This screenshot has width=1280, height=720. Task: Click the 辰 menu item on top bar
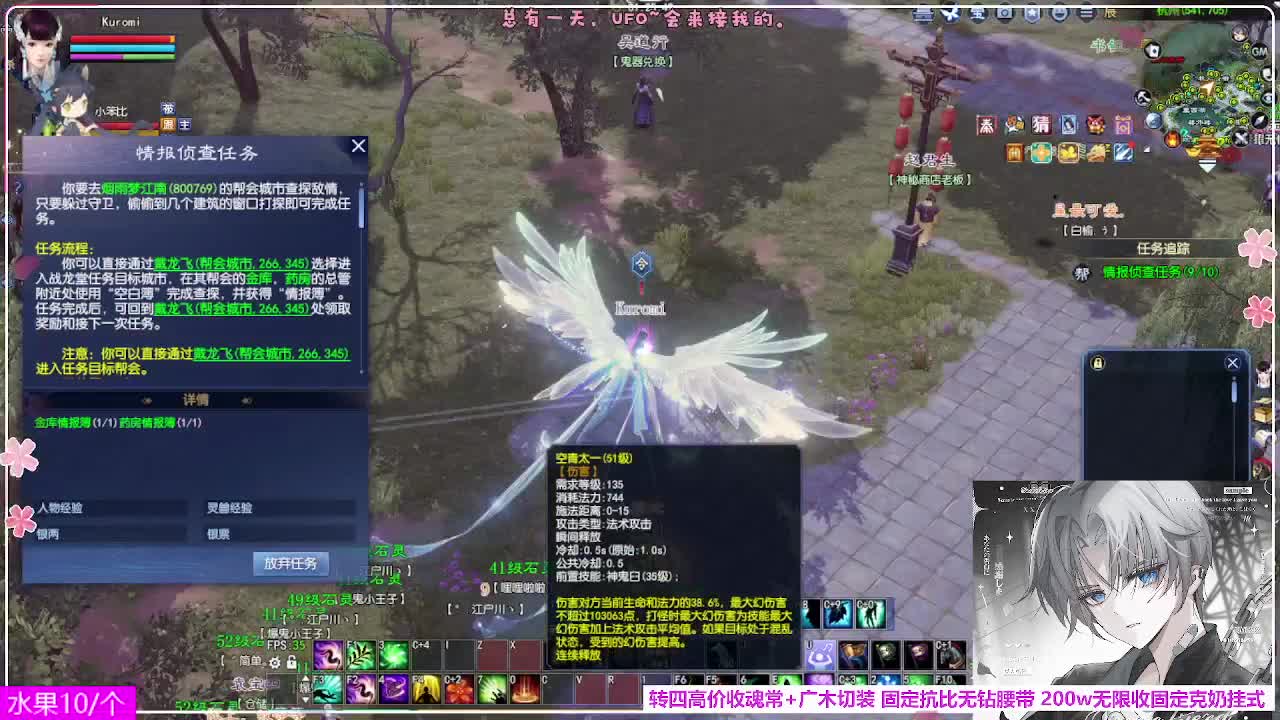tap(1113, 13)
